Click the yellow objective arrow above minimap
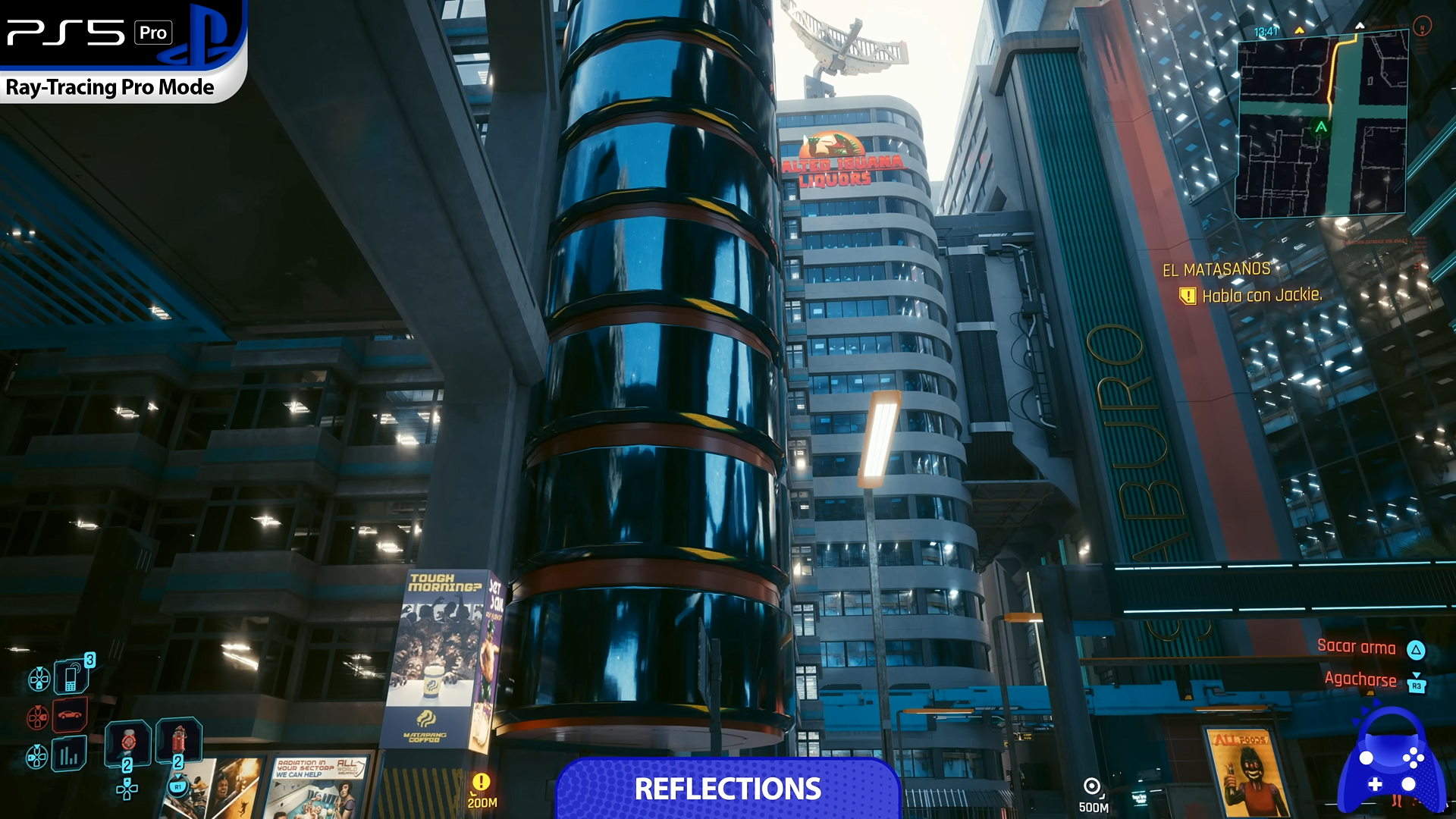The image size is (1456, 819). point(1299,31)
